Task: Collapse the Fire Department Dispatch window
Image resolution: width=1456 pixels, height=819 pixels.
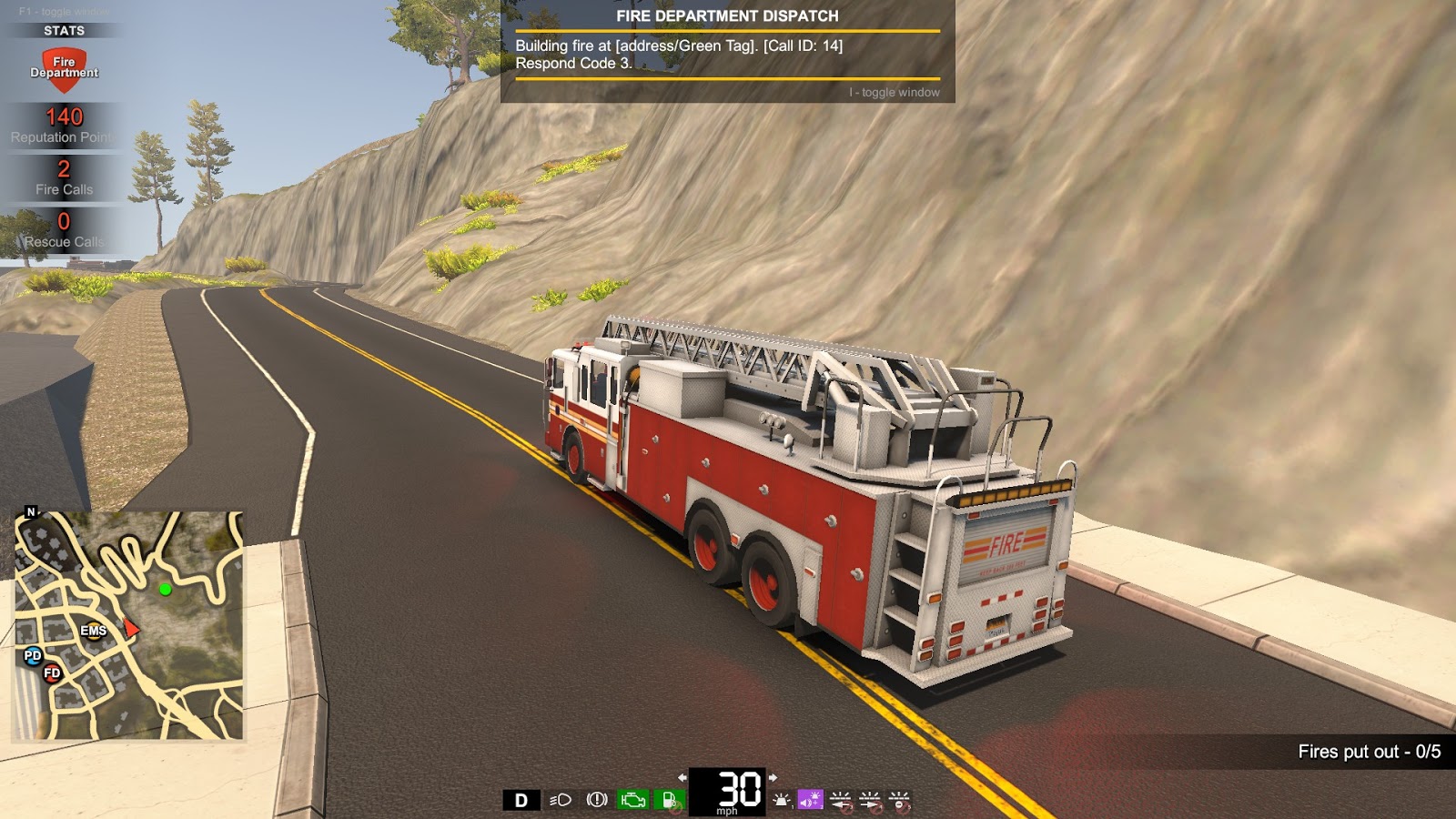Action: [x=893, y=92]
